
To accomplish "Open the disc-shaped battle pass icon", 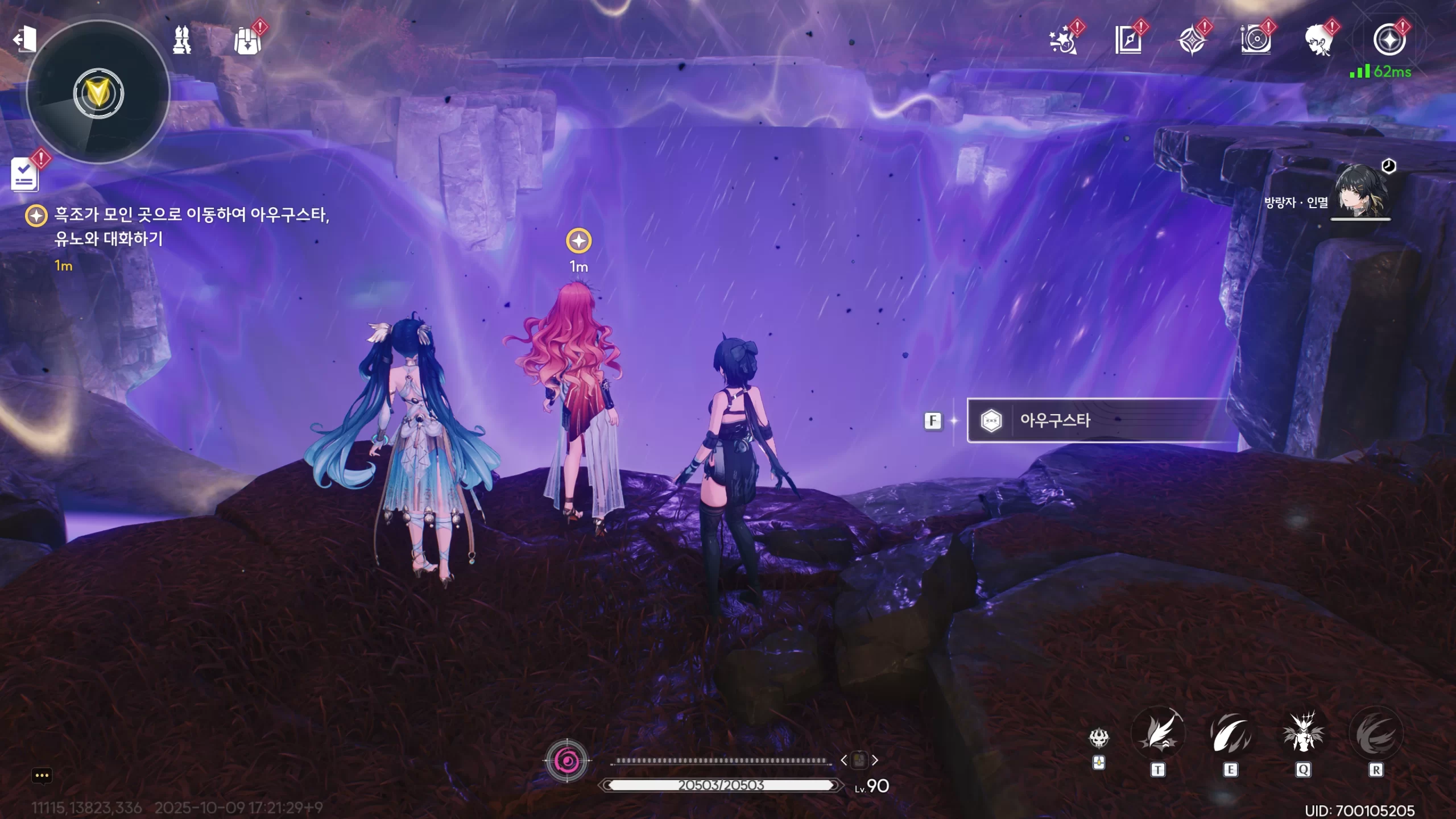I will [1256, 40].
